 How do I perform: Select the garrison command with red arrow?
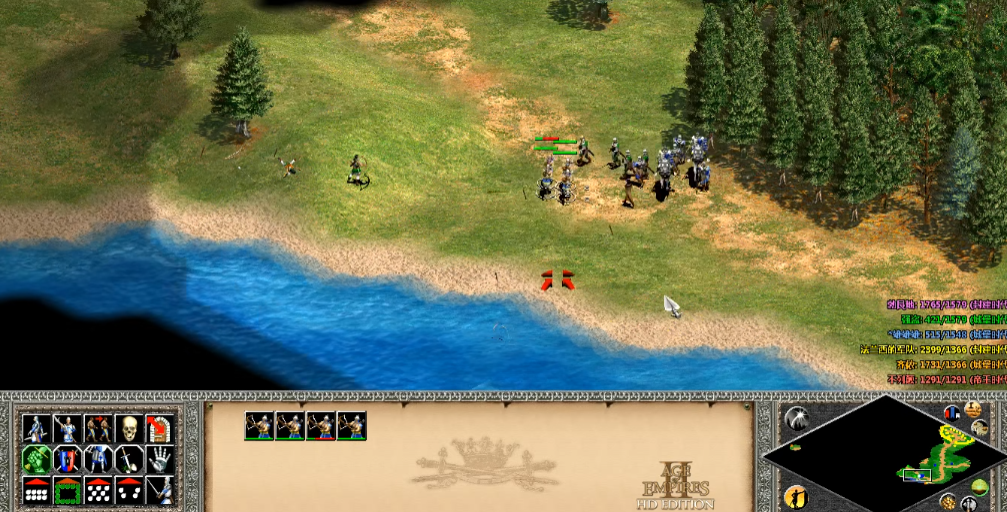point(158,429)
